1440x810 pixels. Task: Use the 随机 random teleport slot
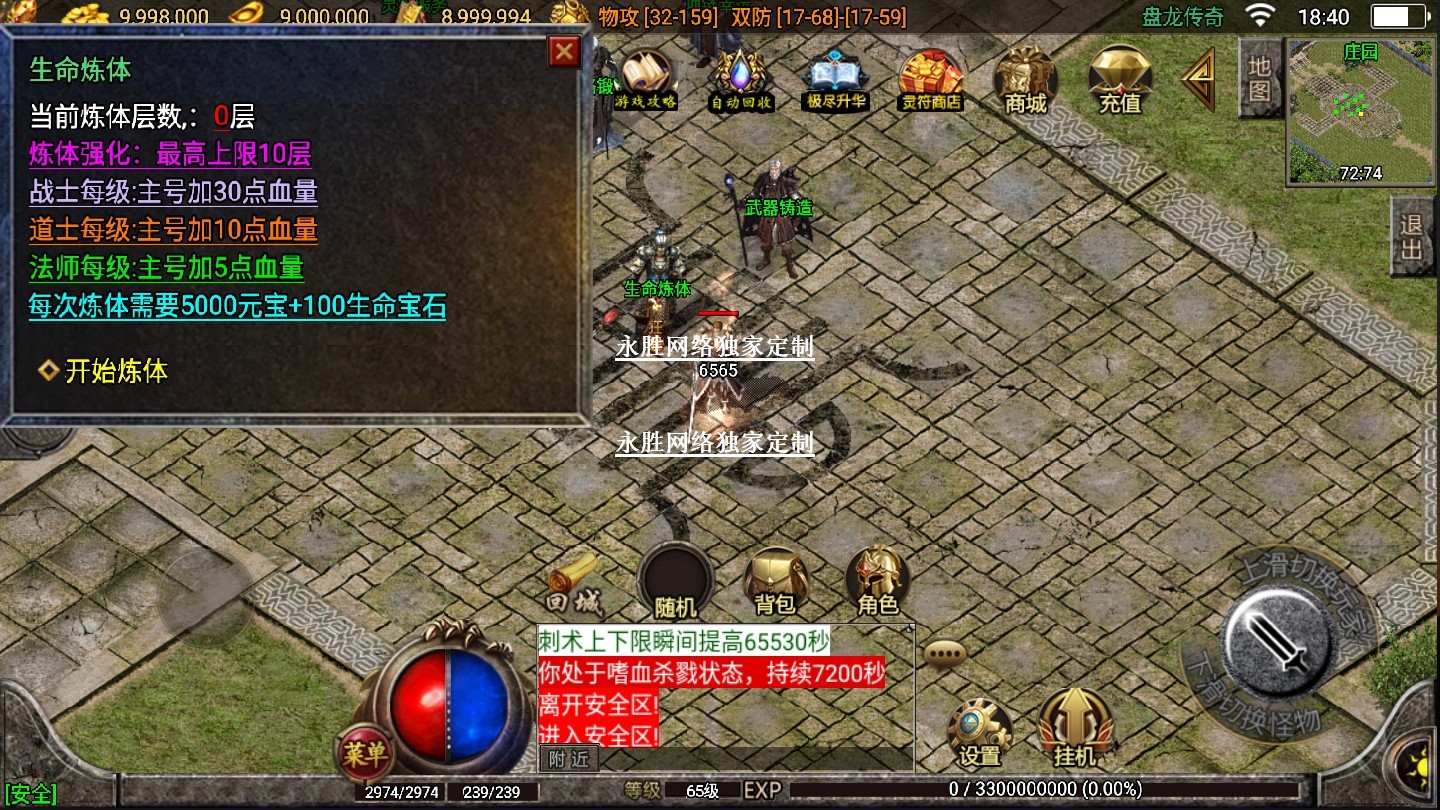(x=675, y=581)
